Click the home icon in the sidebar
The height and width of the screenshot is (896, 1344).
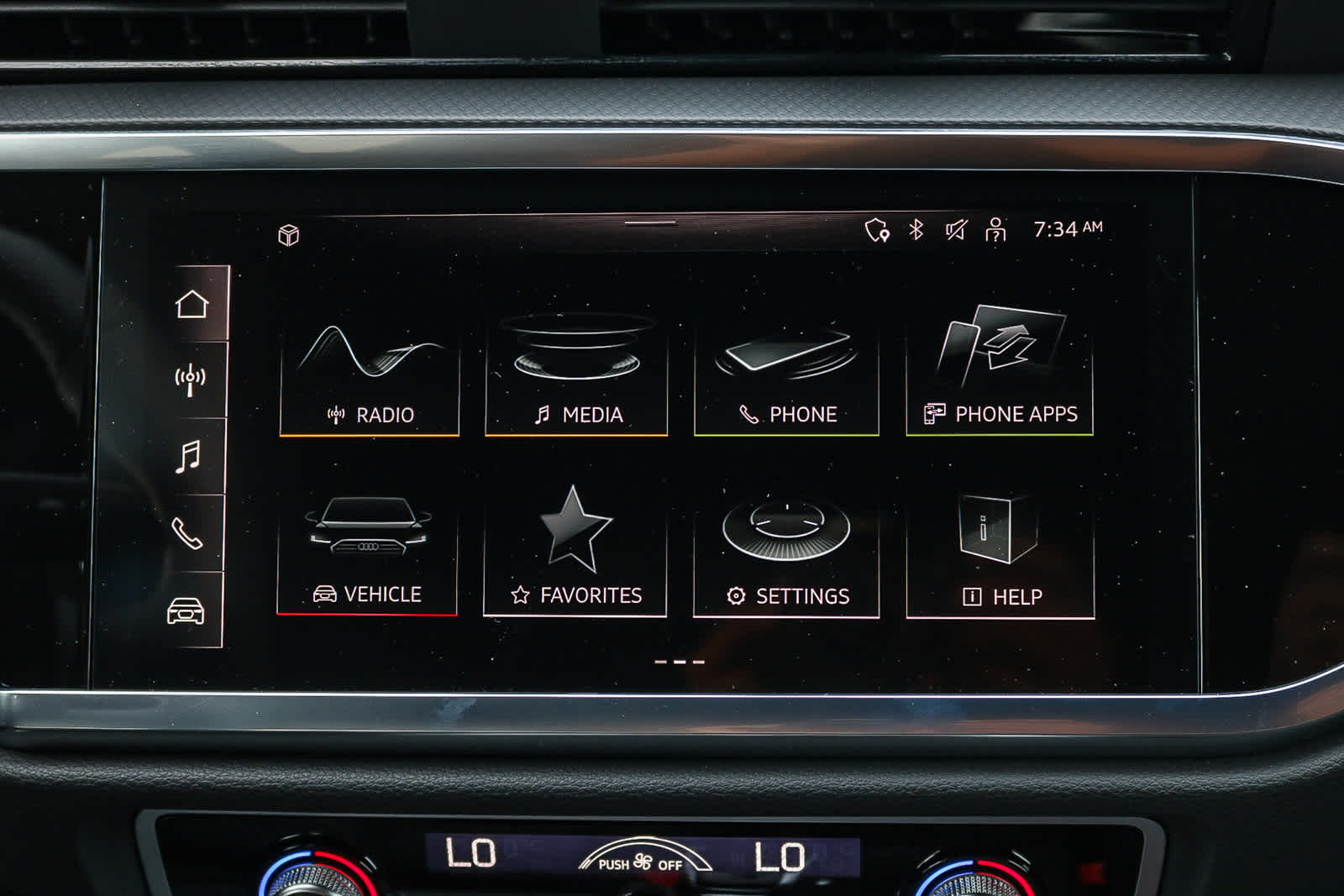pyautogui.click(x=192, y=304)
